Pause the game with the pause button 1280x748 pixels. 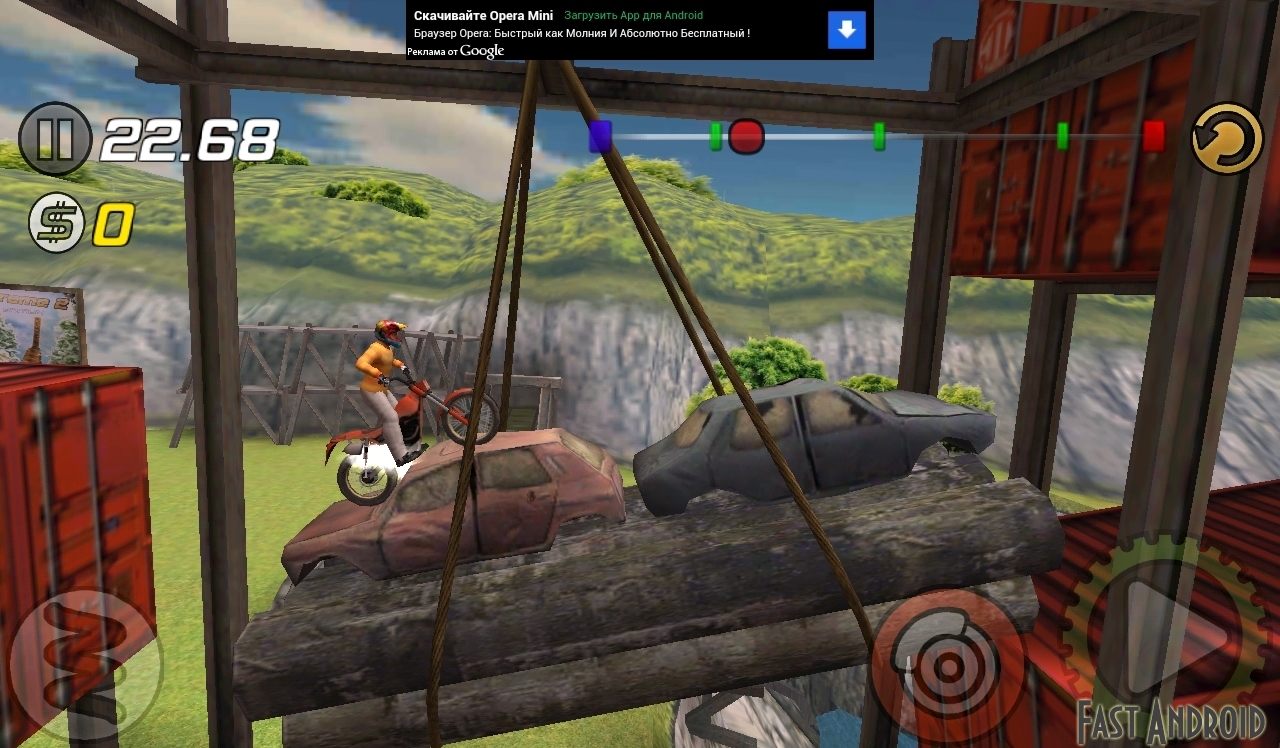click(54, 139)
